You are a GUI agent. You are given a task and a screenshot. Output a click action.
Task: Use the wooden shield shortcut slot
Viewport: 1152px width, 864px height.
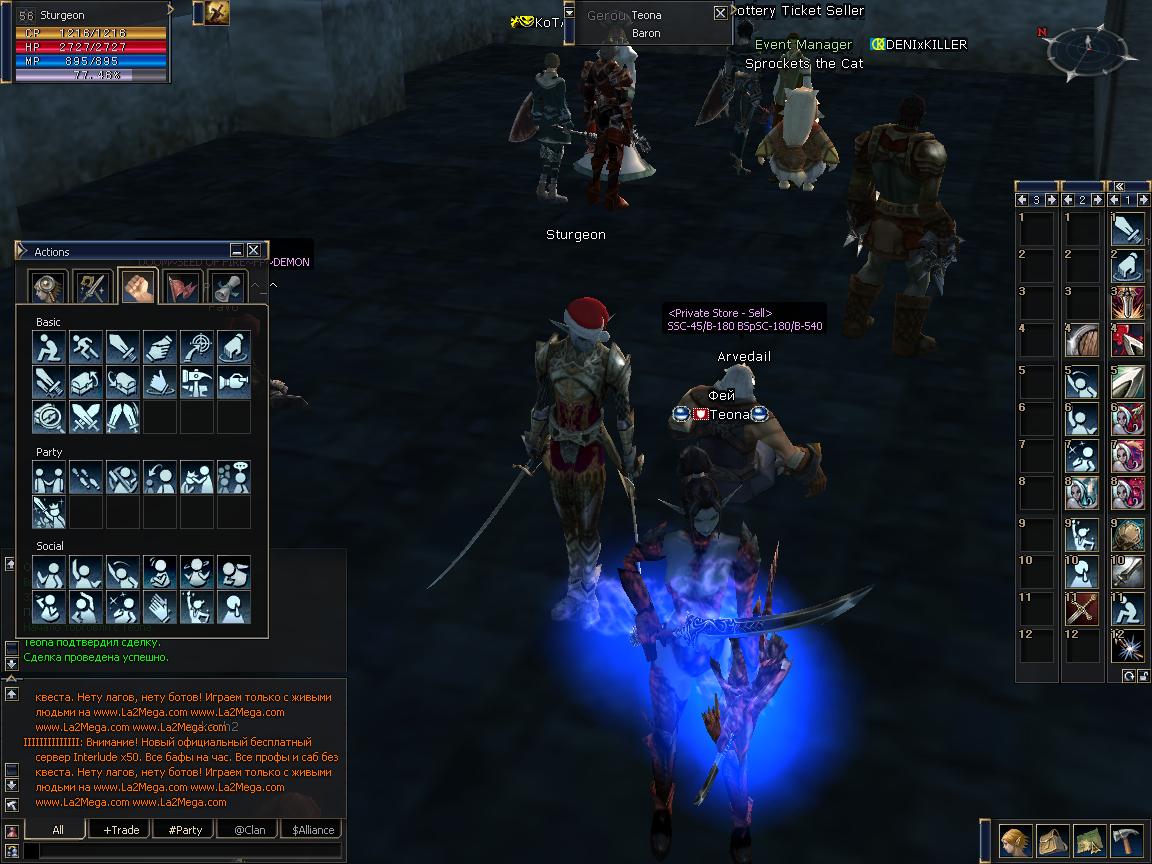click(x=1083, y=339)
